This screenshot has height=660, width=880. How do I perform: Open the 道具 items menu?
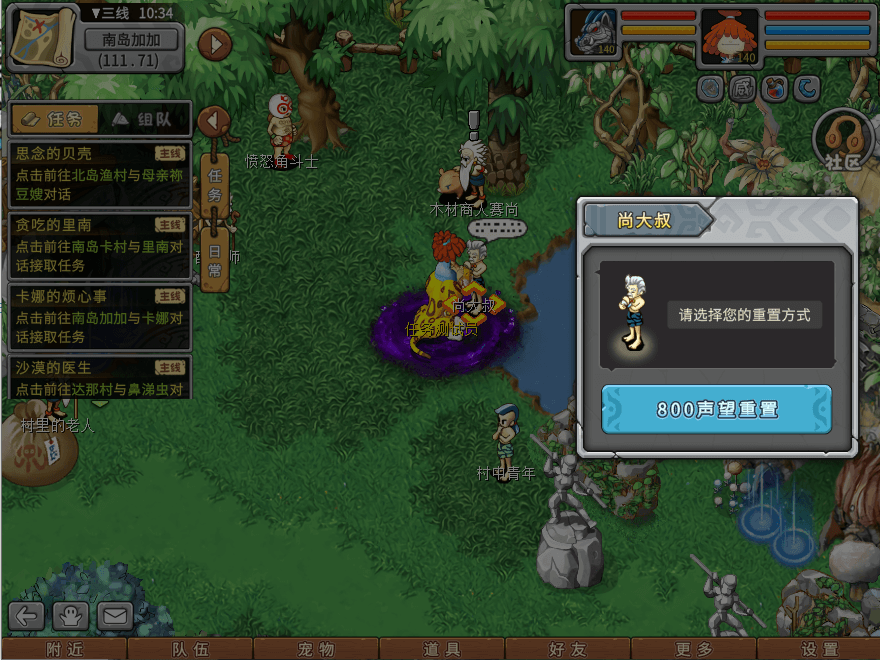pyautogui.click(x=442, y=649)
